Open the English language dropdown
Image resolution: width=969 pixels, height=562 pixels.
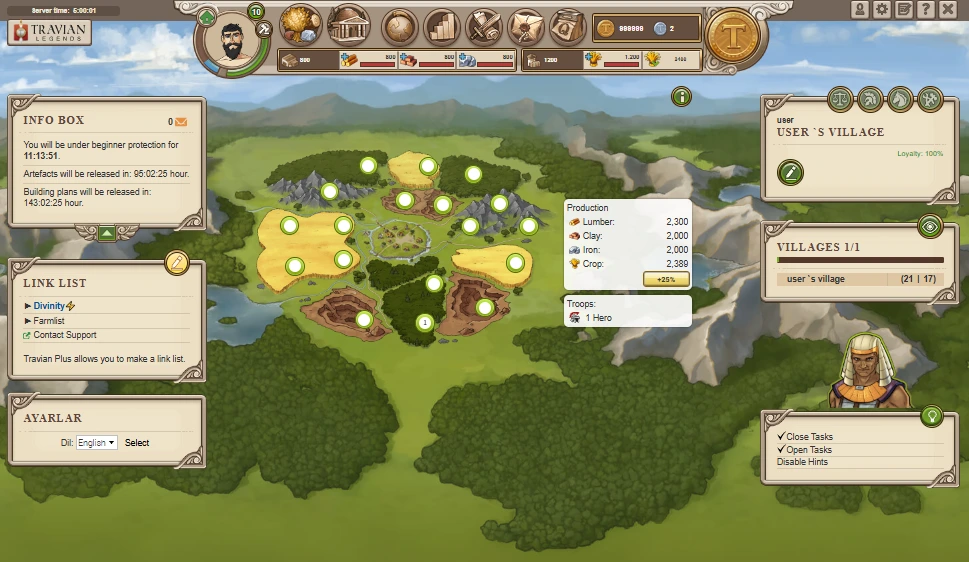click(x=97, y=442)
